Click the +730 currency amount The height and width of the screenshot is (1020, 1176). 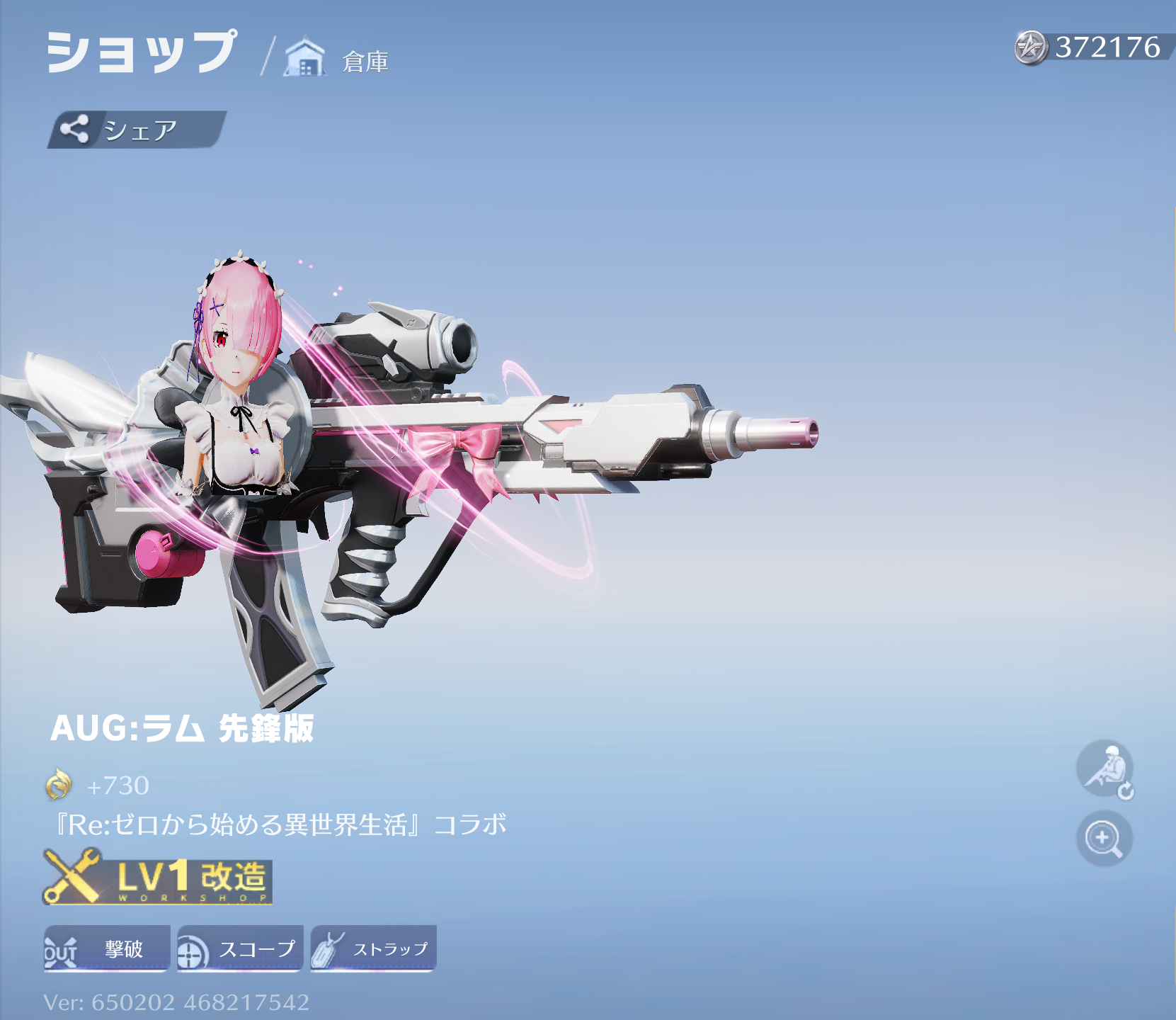point(117,786)
